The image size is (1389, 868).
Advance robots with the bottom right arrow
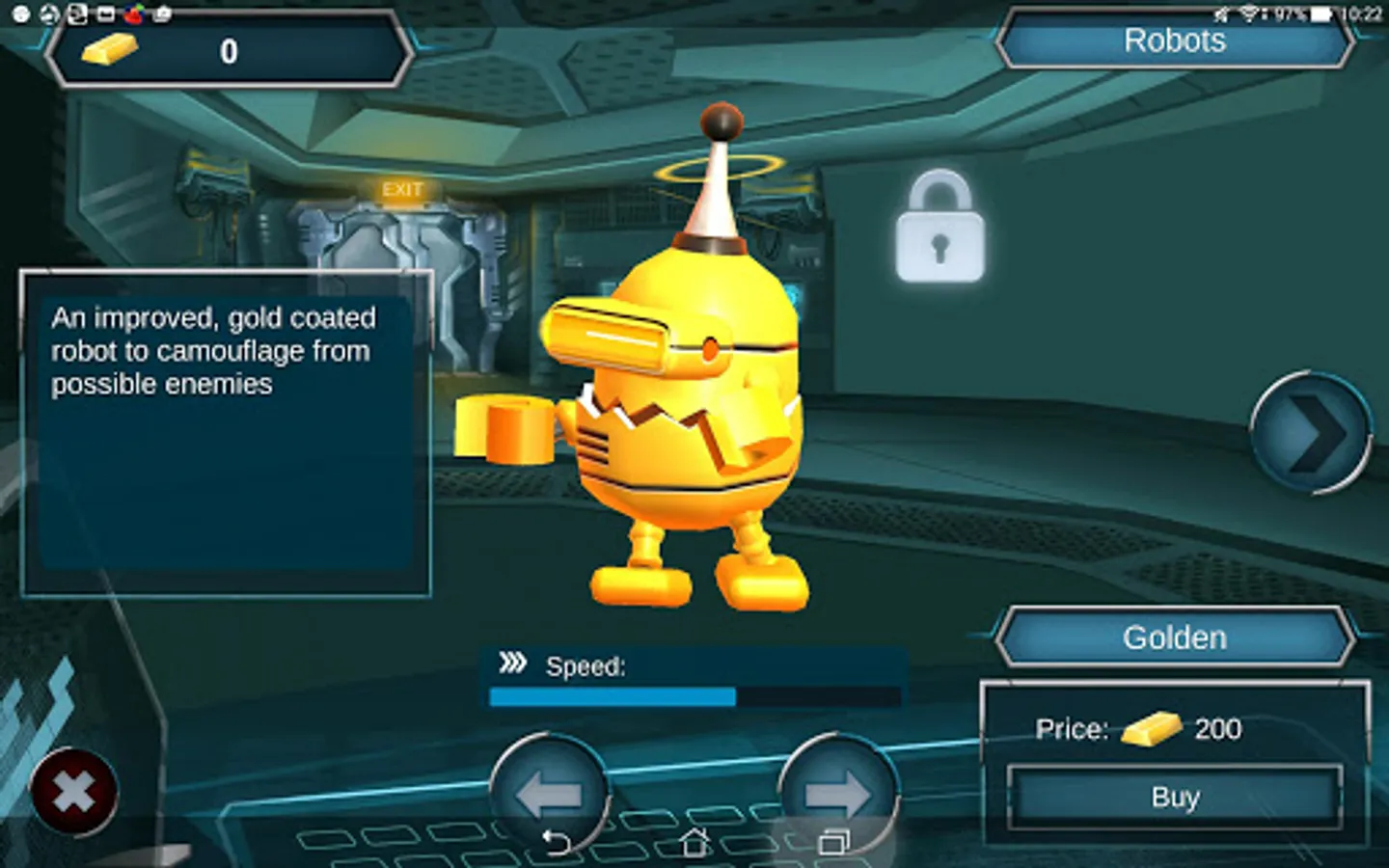click(840, 793)
